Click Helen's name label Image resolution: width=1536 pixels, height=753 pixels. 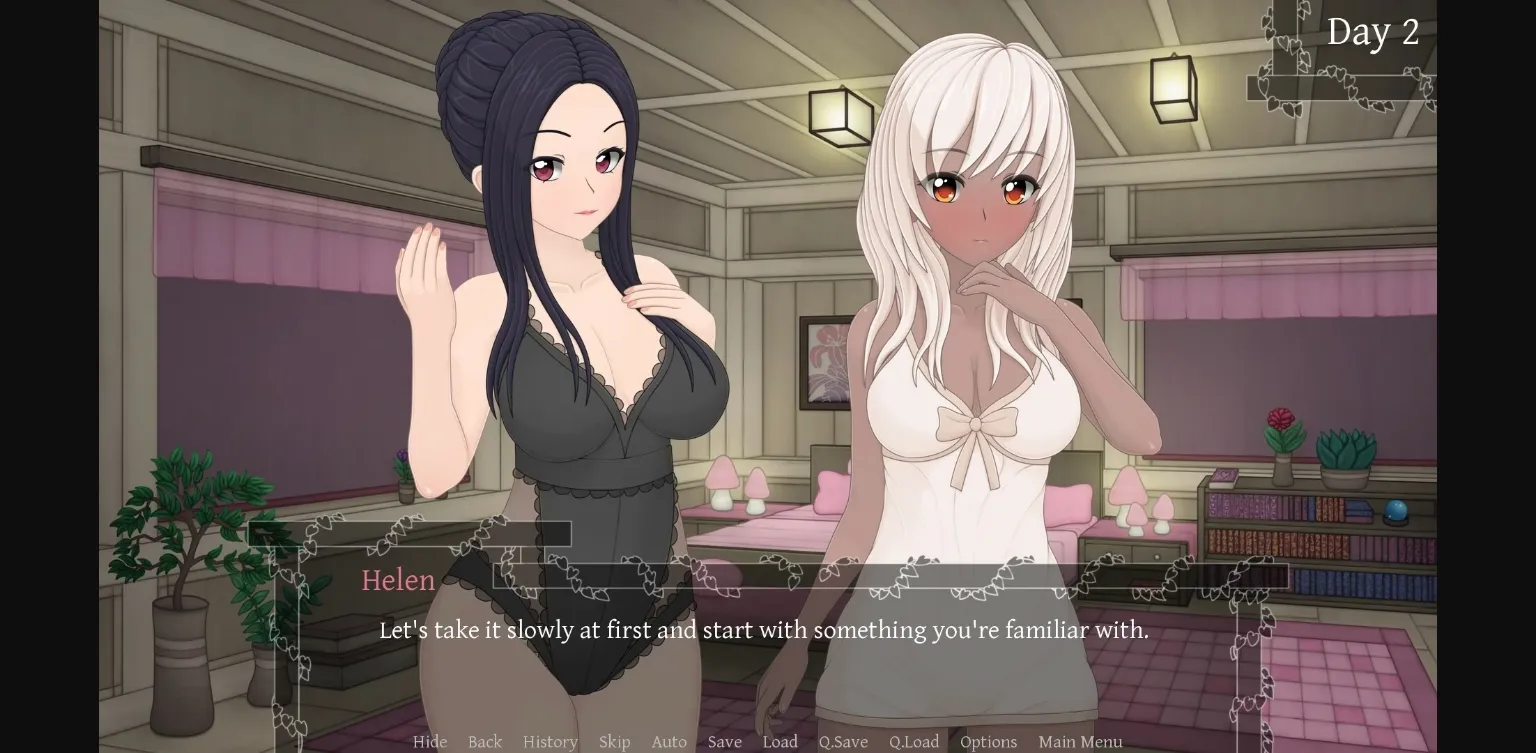[x=398, y=581]
